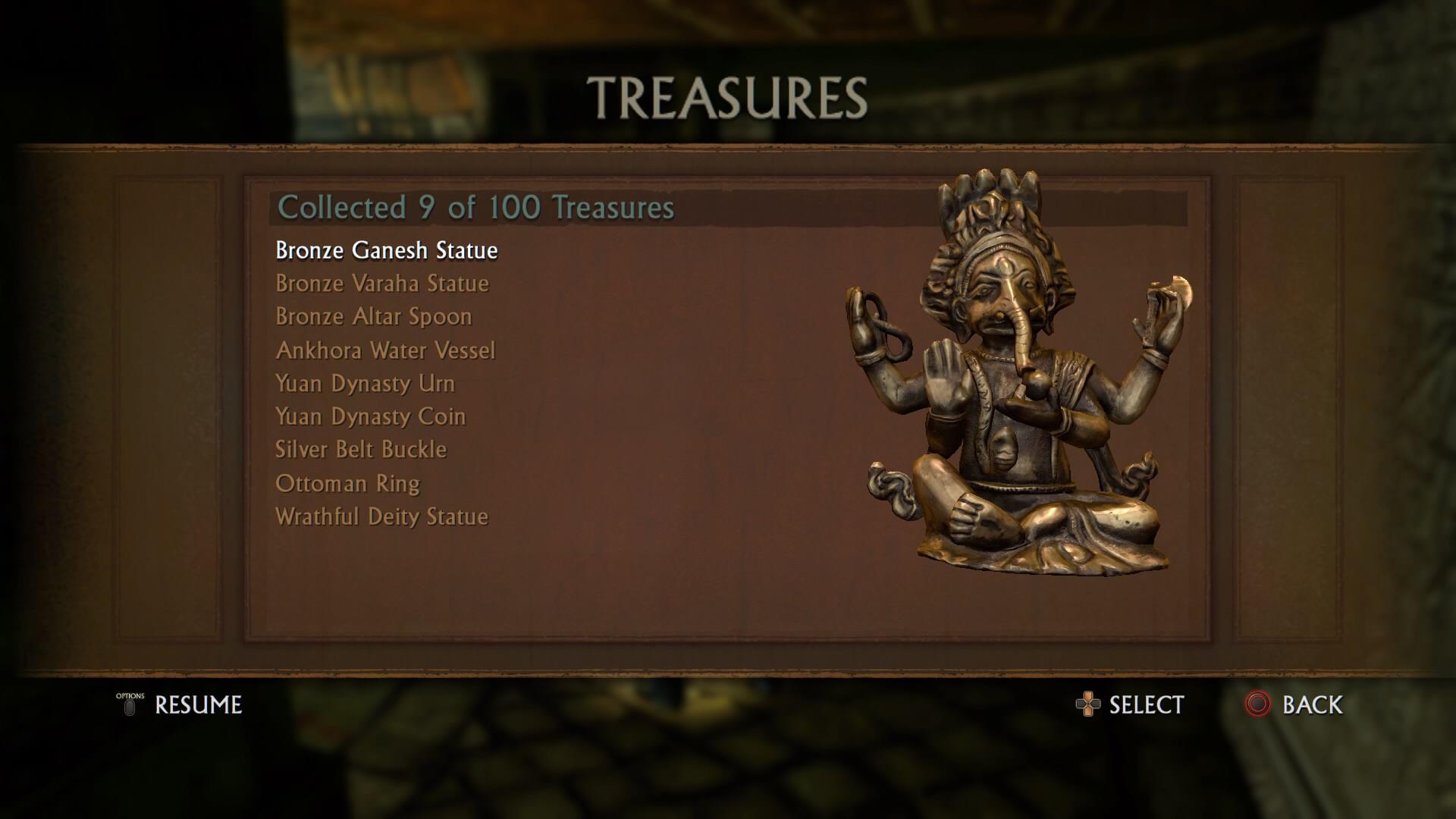The image size is (1456, 819).
Task: Select the Yuan Dynasty Coin entry
Action: click(370, 417)
